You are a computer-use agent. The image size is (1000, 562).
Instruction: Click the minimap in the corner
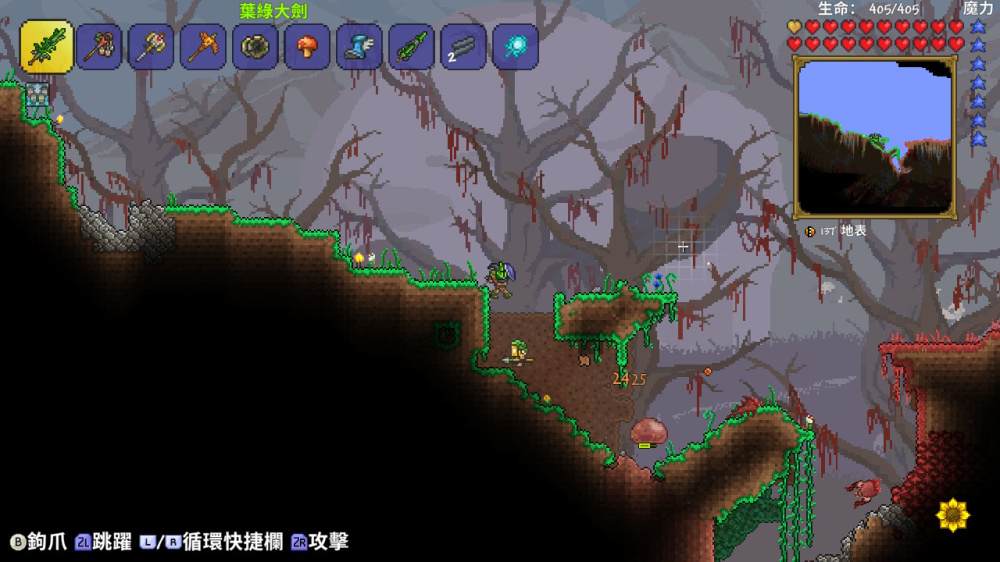click(x=874, y=137)
